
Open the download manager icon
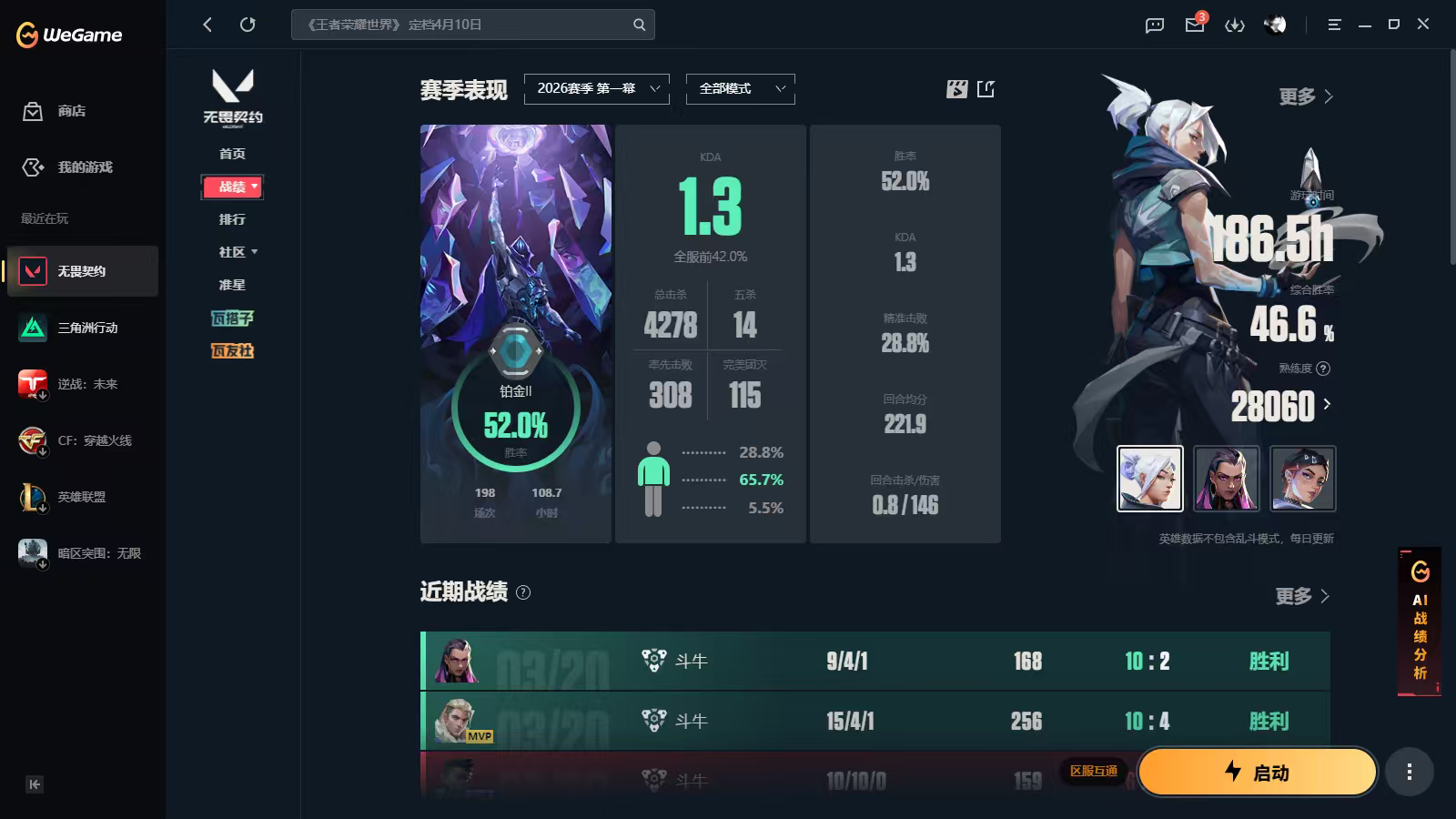click(1236, 25)
